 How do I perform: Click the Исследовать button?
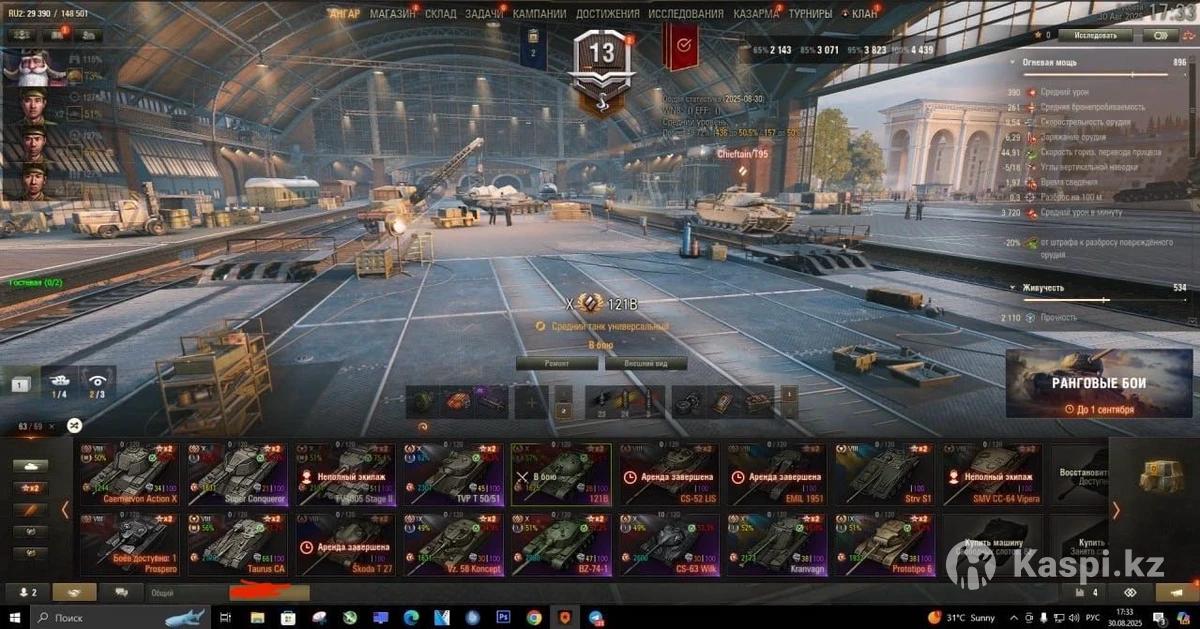point(1096,35)
